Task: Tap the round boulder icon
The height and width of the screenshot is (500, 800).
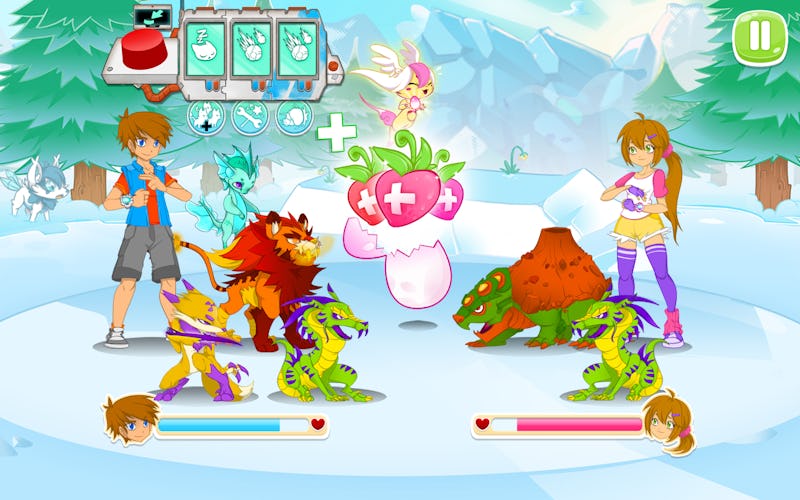Action: pos(294,118)
